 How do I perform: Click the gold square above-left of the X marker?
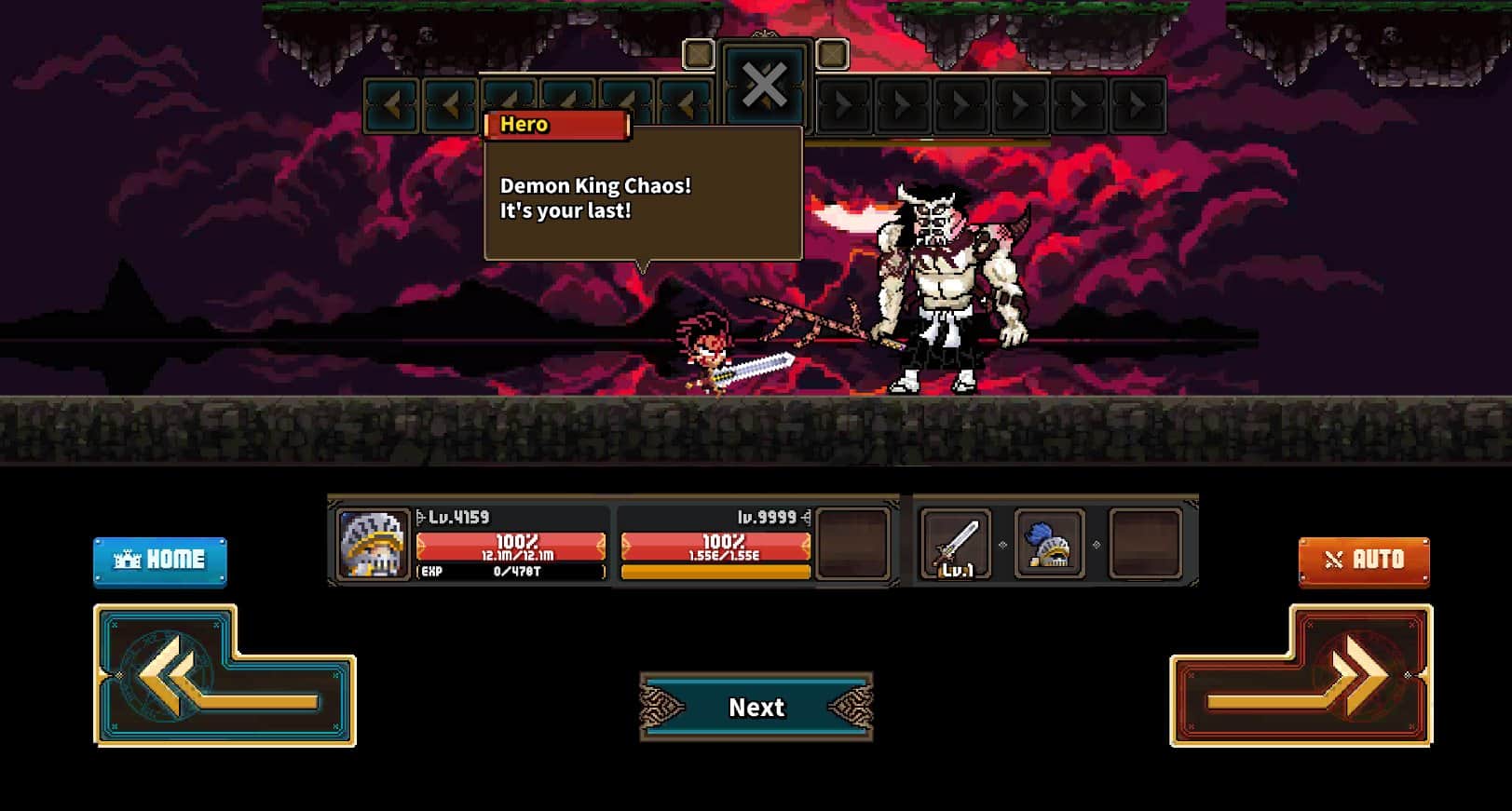pos(699,55)
